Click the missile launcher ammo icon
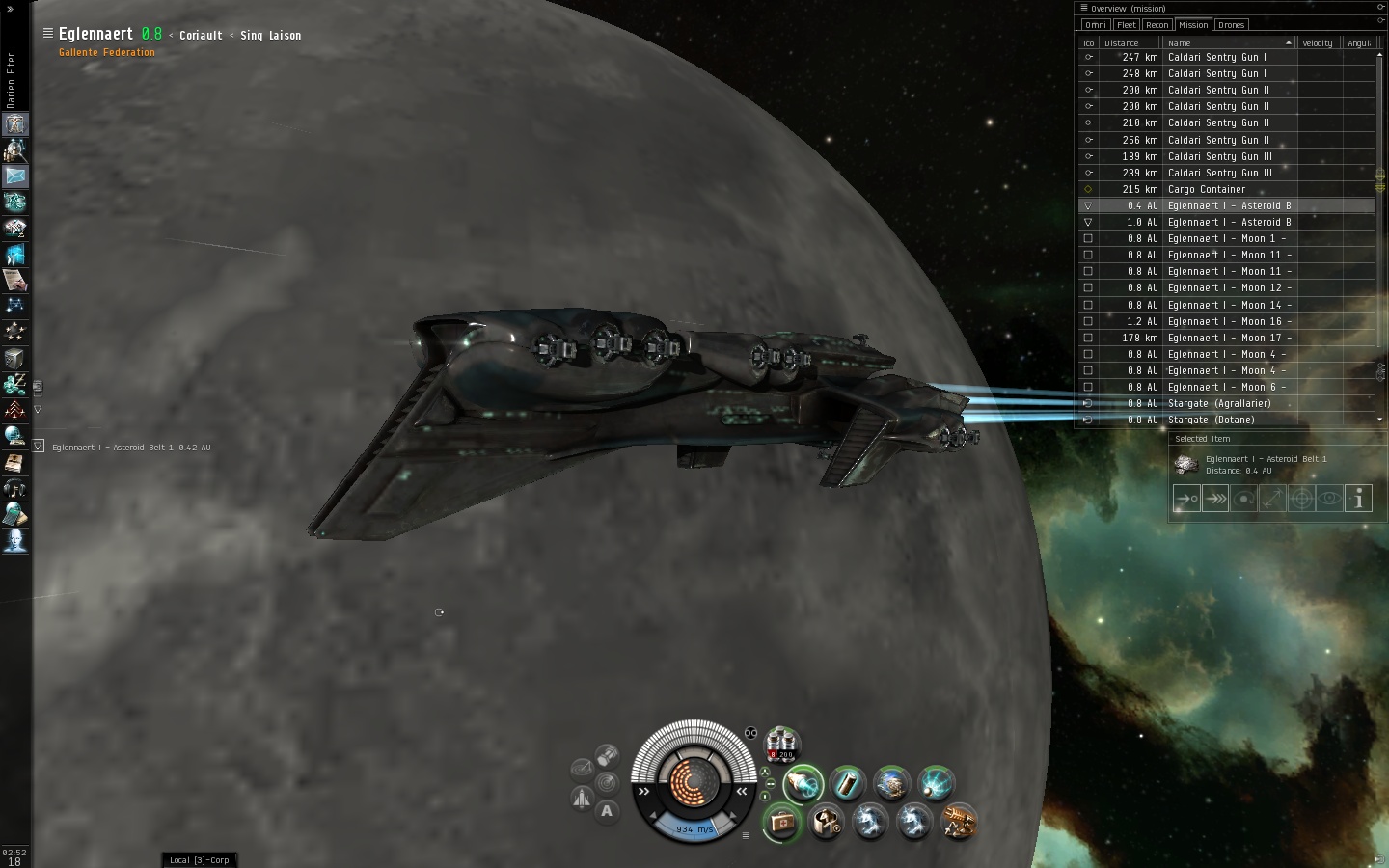The width and height of the screenshot is (1389, 868). [x=781, y=744]
